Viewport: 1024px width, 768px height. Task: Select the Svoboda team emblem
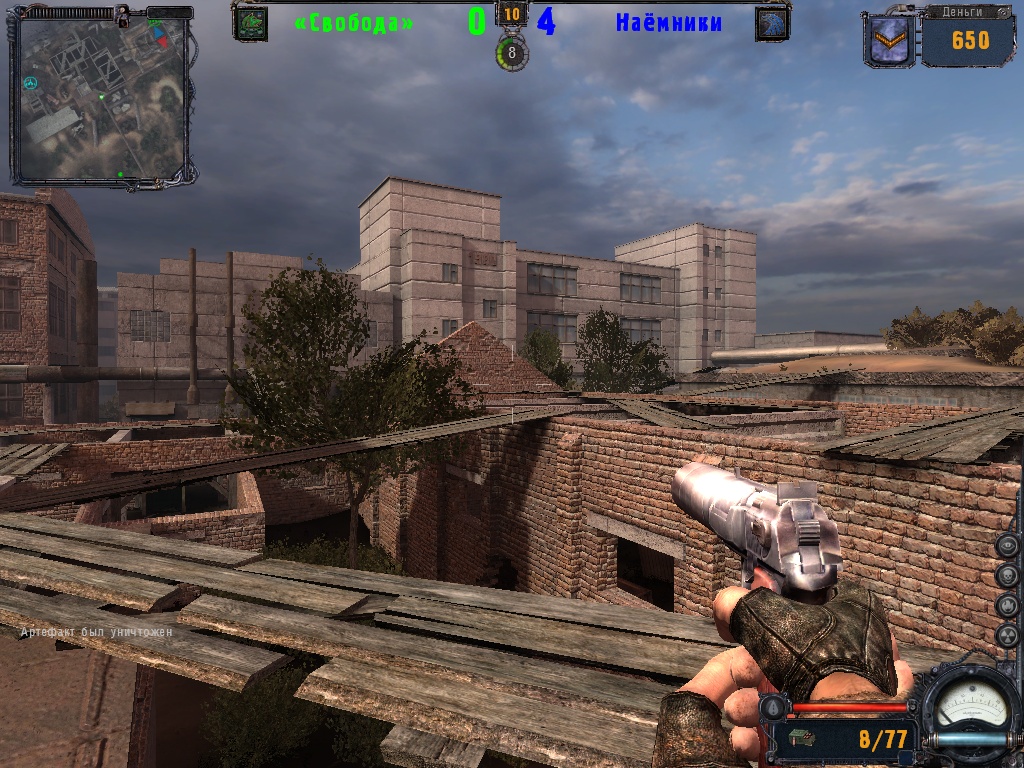point(250,23)
